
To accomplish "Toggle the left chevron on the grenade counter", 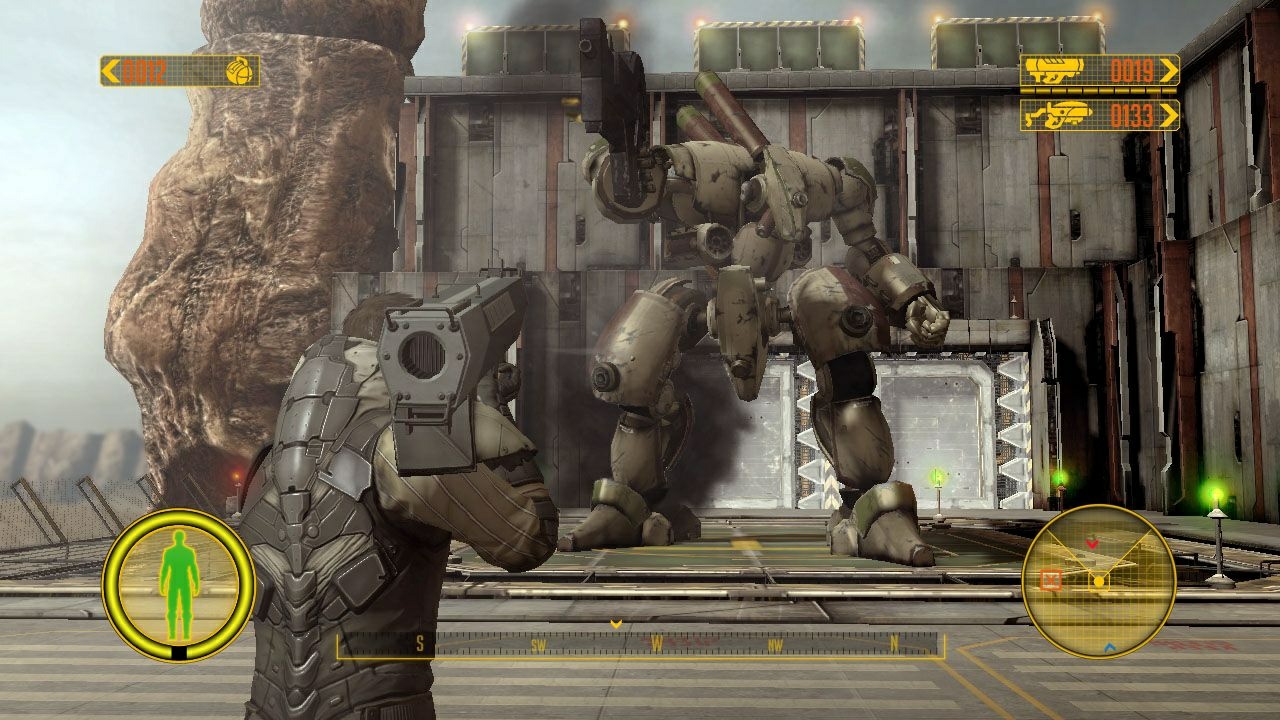I will (109, 70).
